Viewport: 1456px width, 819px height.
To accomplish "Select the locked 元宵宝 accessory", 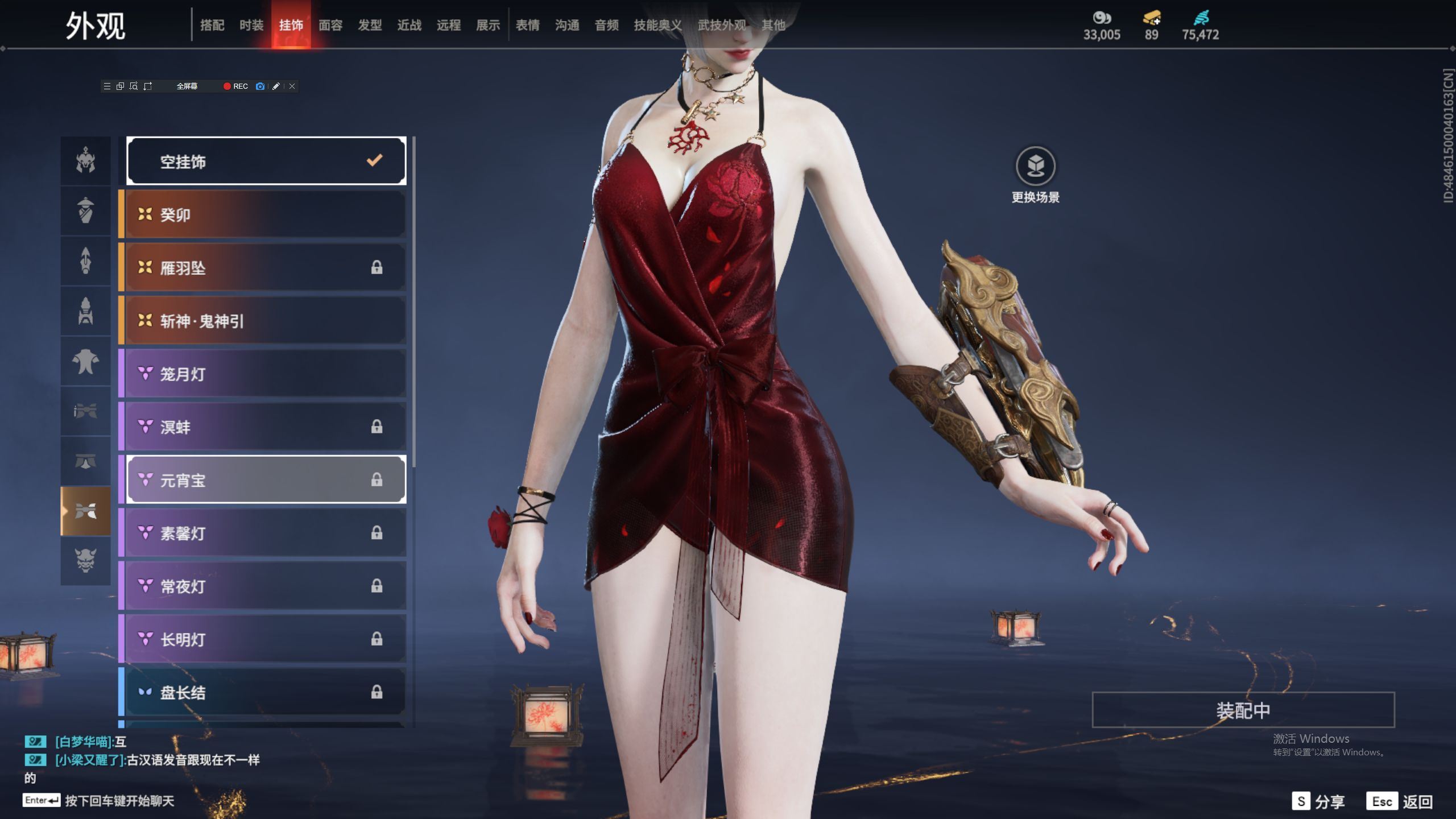I will [x=266, y=480].
